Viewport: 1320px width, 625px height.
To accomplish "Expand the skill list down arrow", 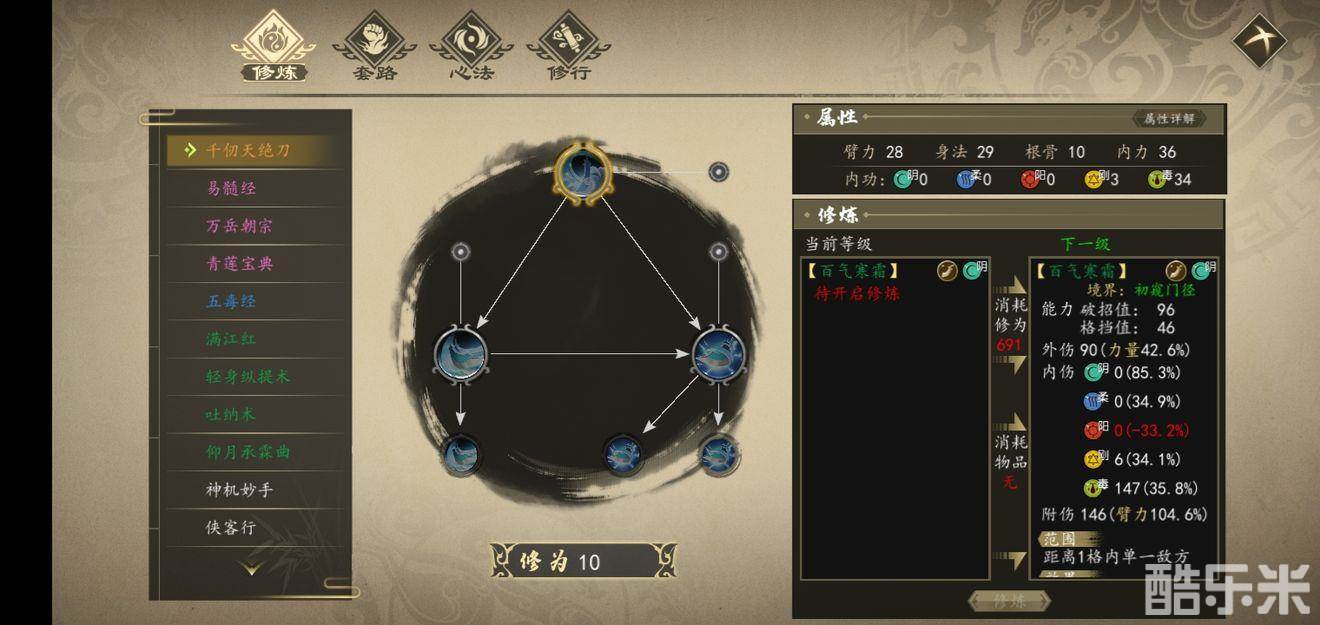I will click(x=251, y=568).
